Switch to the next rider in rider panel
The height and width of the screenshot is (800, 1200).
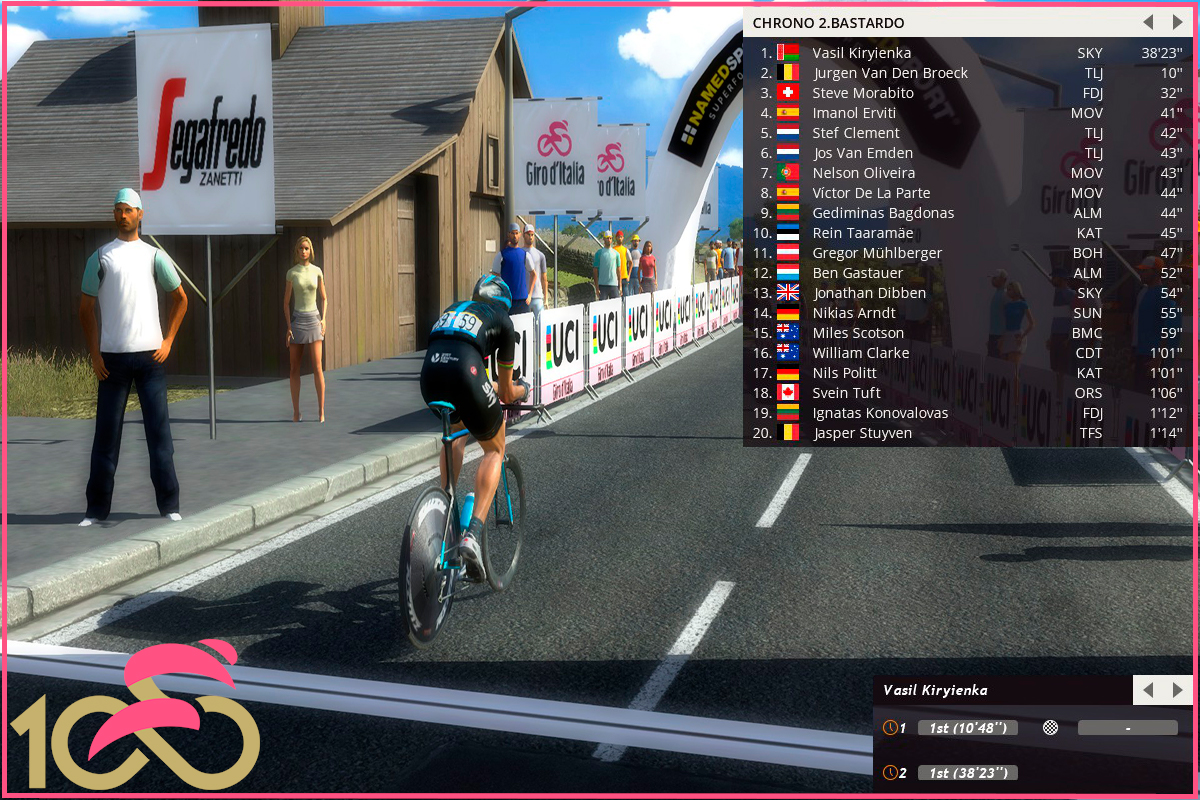pyautogui.click(x=1177, y=690)
